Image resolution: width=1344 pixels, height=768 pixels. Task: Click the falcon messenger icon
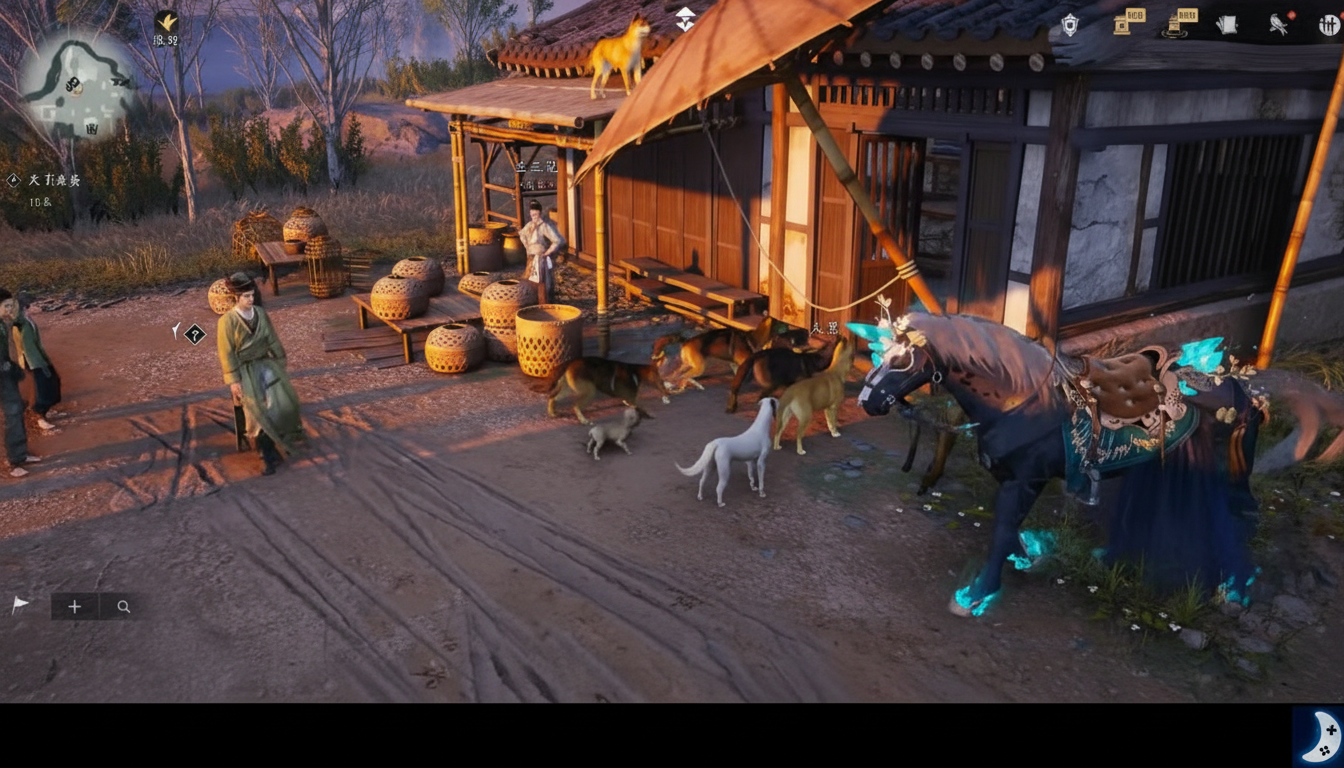(1278, 25)
